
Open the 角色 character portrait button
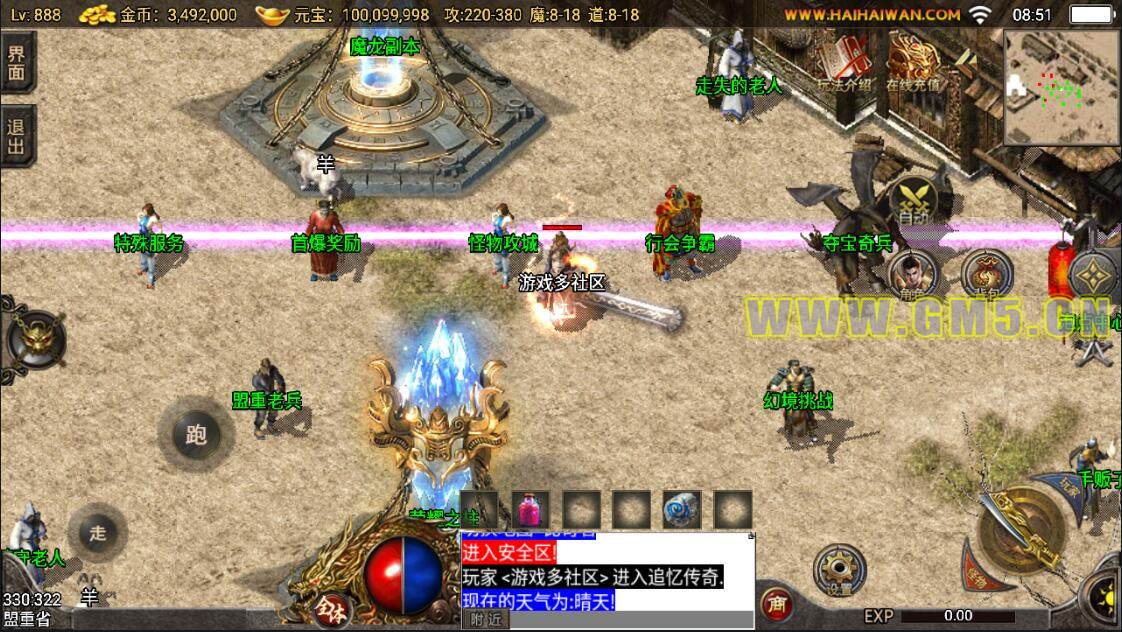(912, 274)
